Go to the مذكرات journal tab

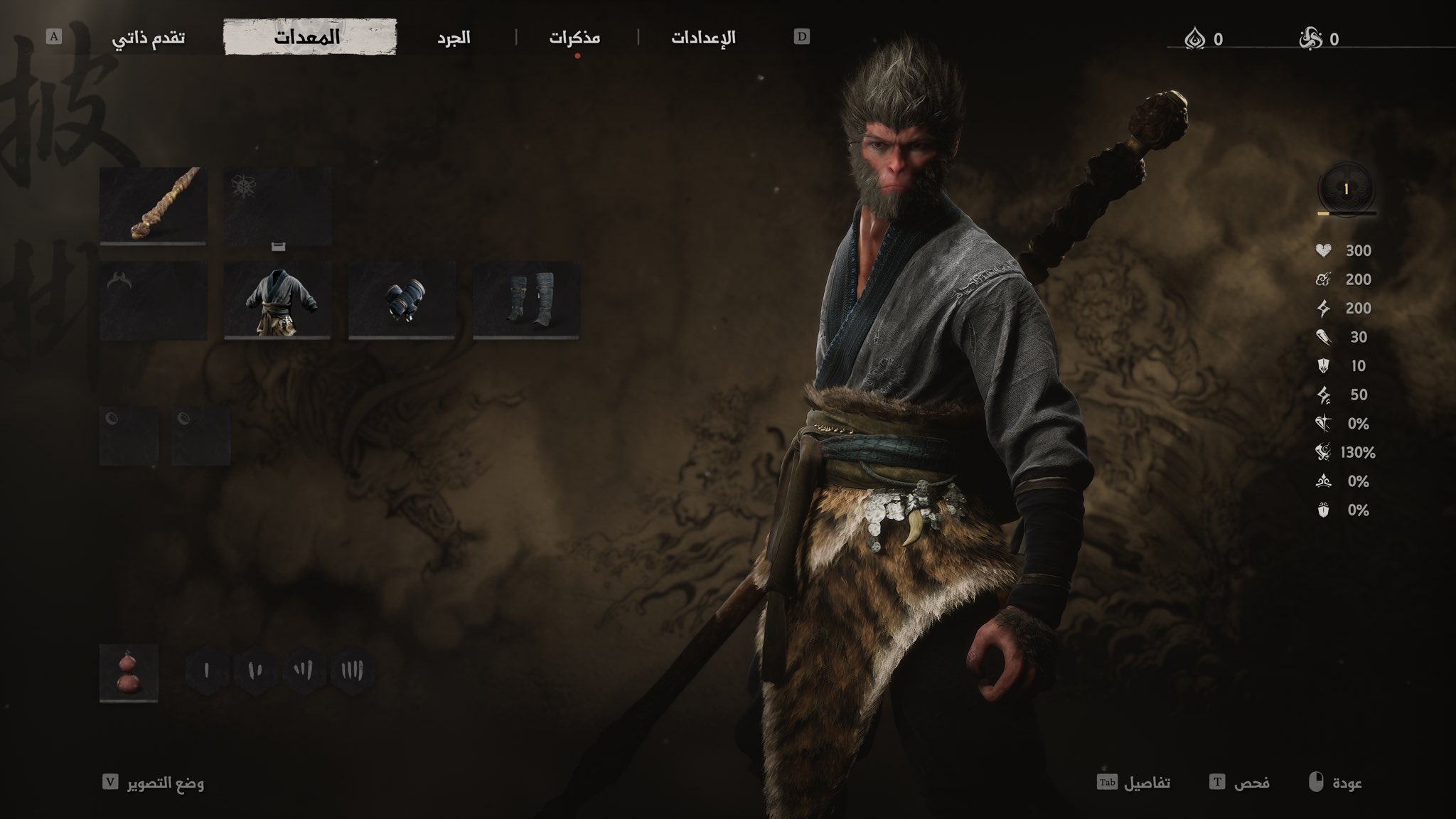tap(574, 38)
